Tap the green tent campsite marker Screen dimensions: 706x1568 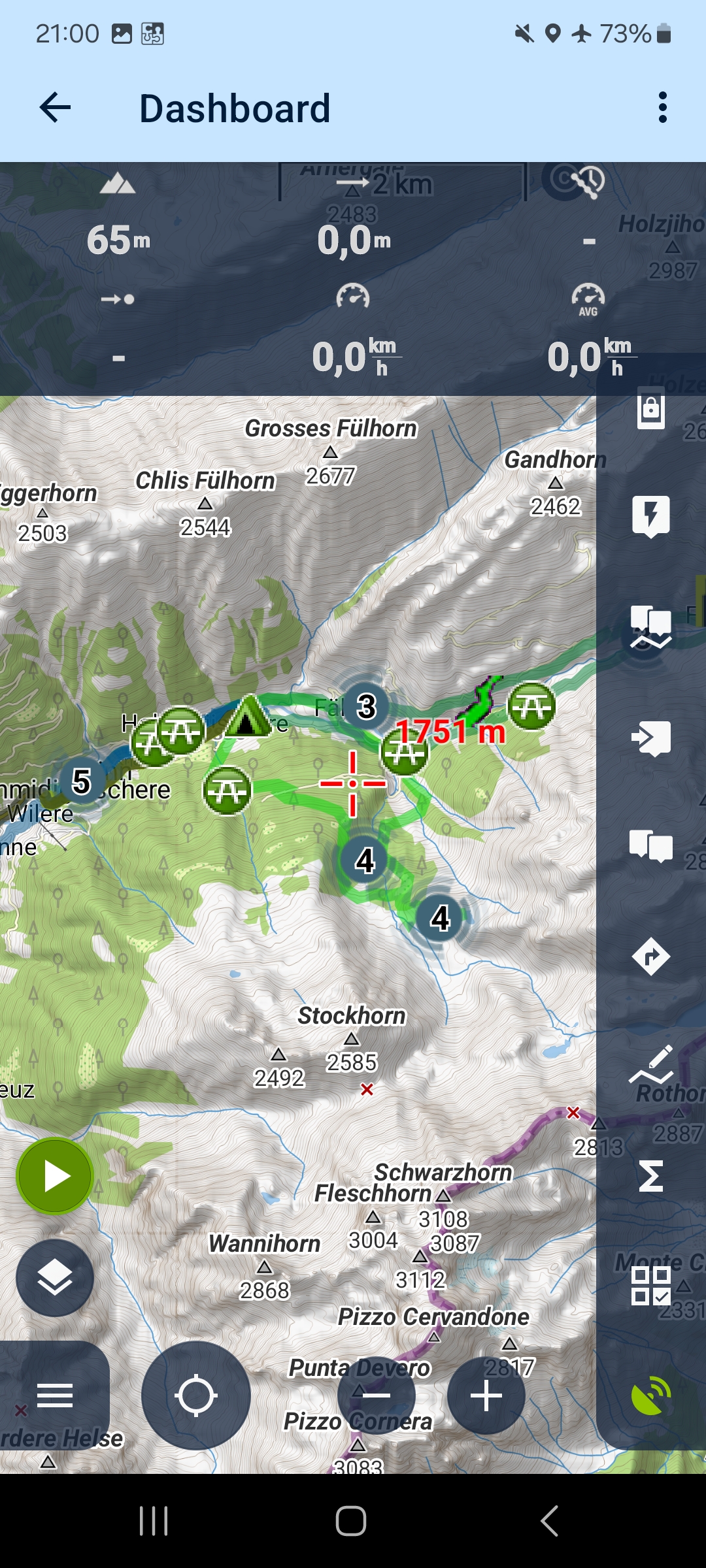click(x=247, y=717)
